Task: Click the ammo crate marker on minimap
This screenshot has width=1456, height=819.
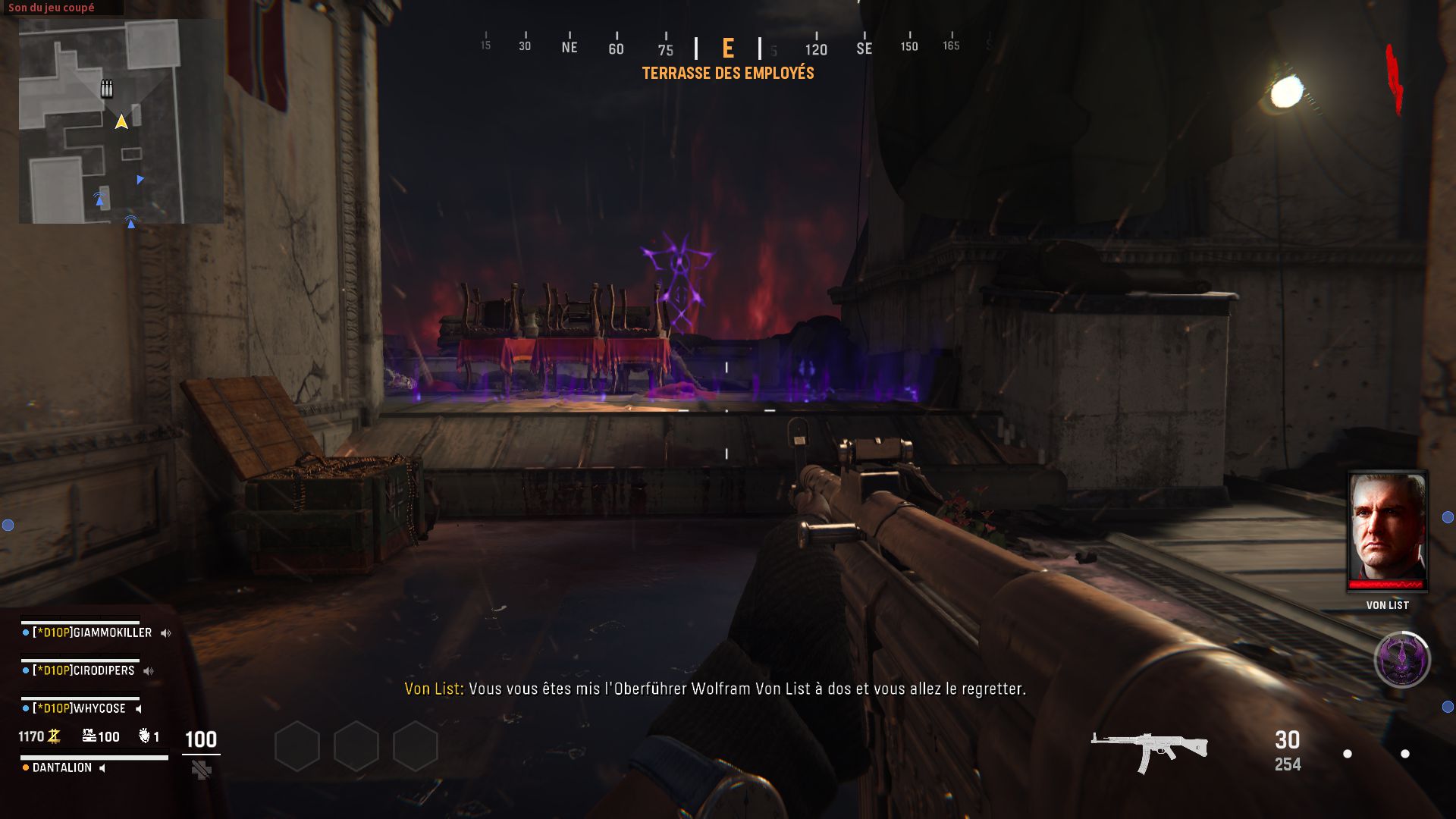Action: click(x=107, y=89)
